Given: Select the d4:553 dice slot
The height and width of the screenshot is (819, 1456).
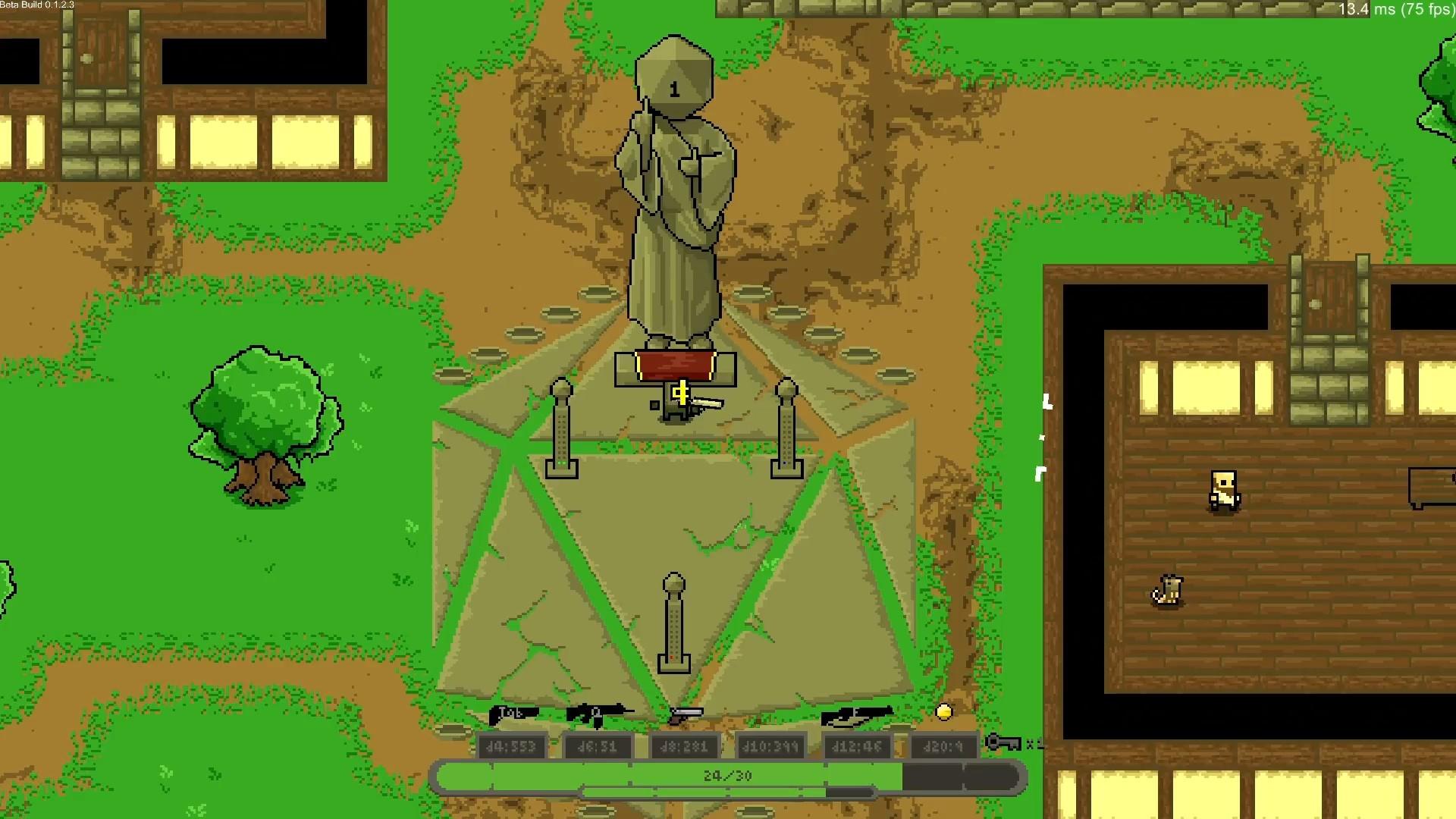Looking at the screenshot, I should tap(512, 746).
